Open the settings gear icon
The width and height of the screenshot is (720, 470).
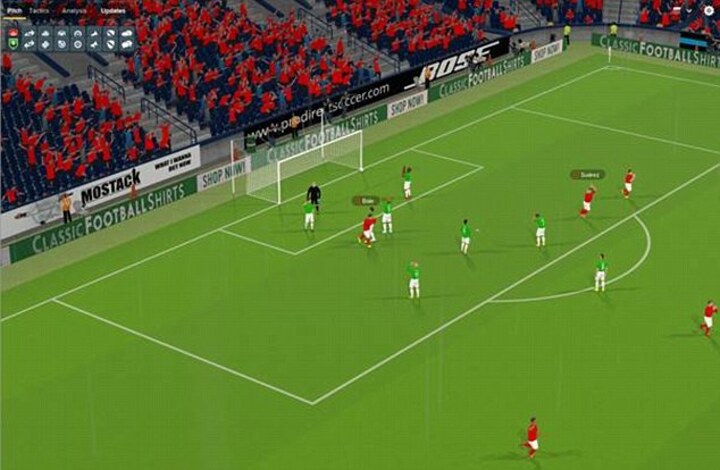pos(709,10)
